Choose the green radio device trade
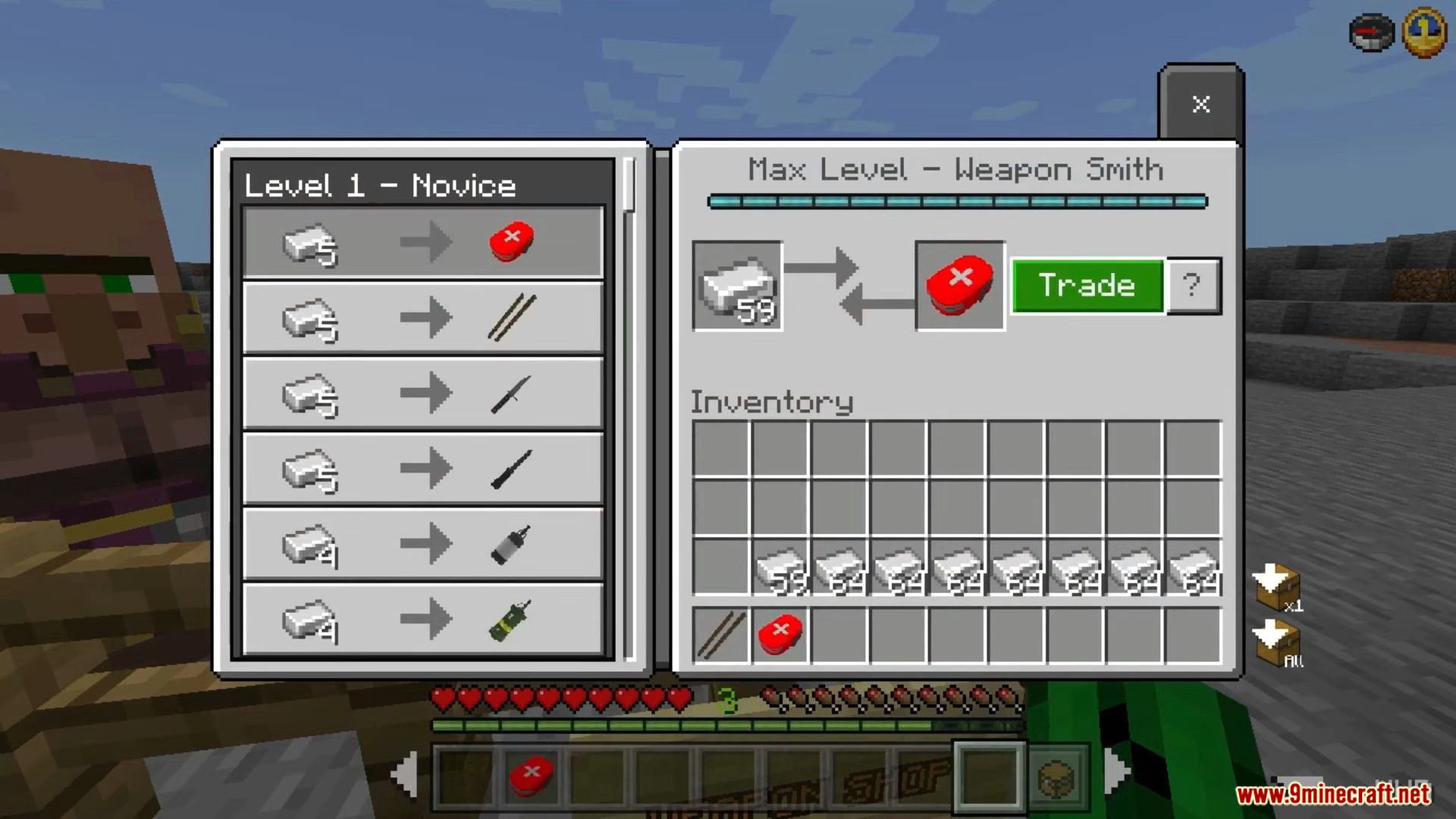 click(423, 619)
